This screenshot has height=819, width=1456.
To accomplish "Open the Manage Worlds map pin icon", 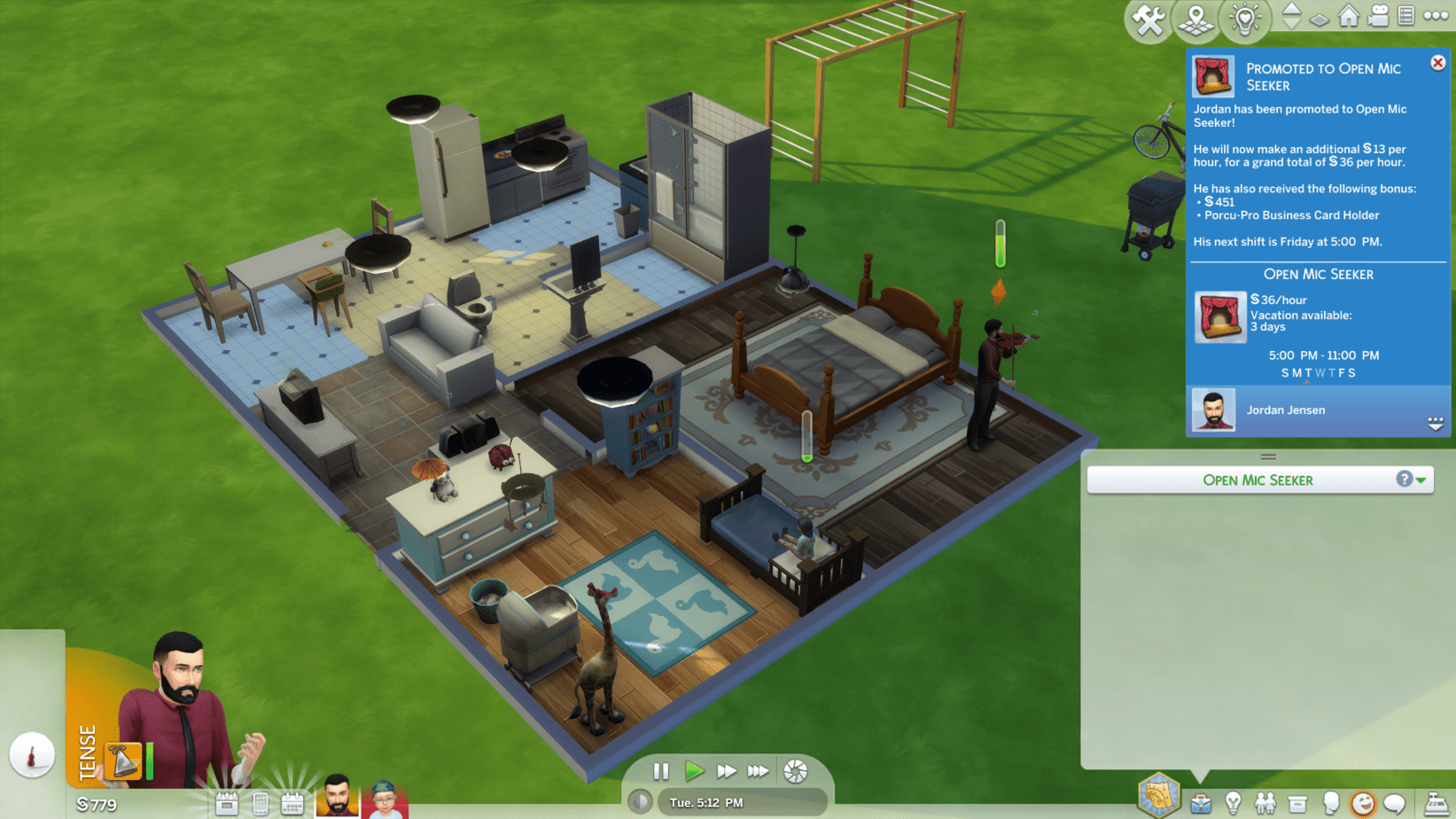I will (x=1195, y=19).
